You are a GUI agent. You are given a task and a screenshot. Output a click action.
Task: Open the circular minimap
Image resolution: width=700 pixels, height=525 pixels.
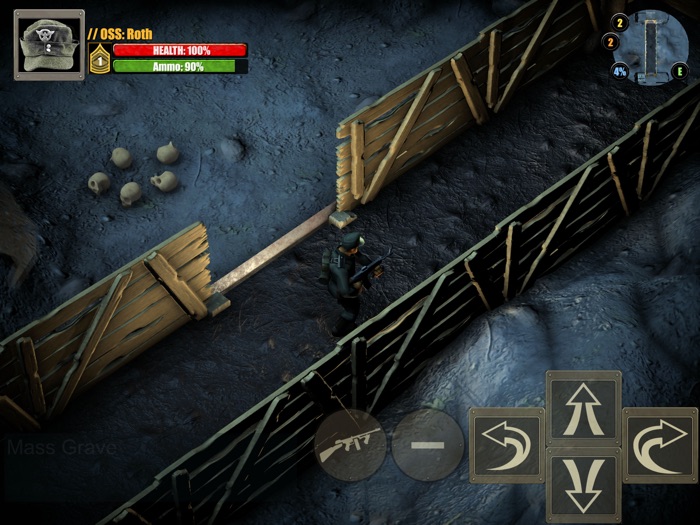(x=655, y=44)
